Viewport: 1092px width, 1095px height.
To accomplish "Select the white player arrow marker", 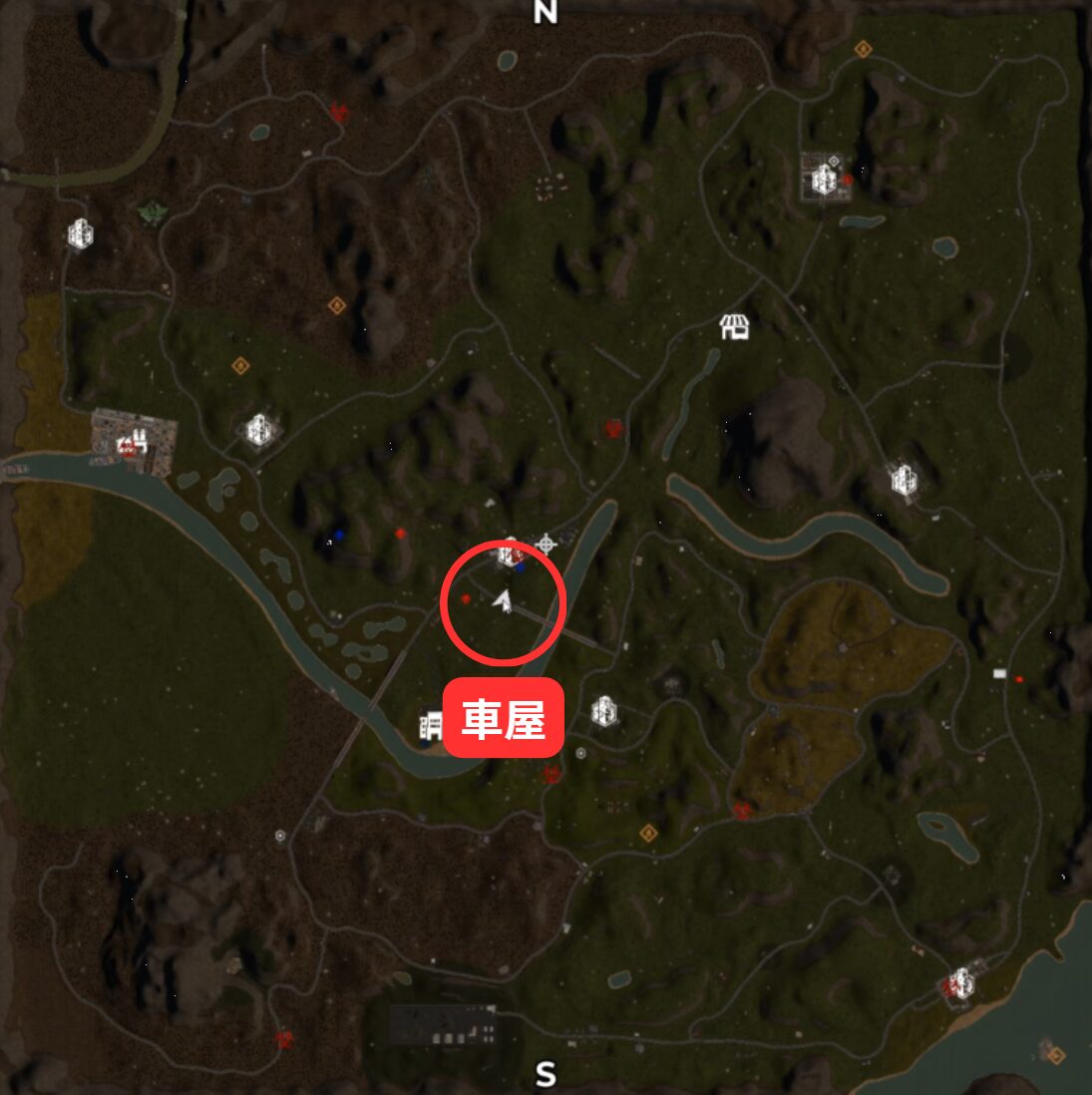I will (x=504, y=601).
